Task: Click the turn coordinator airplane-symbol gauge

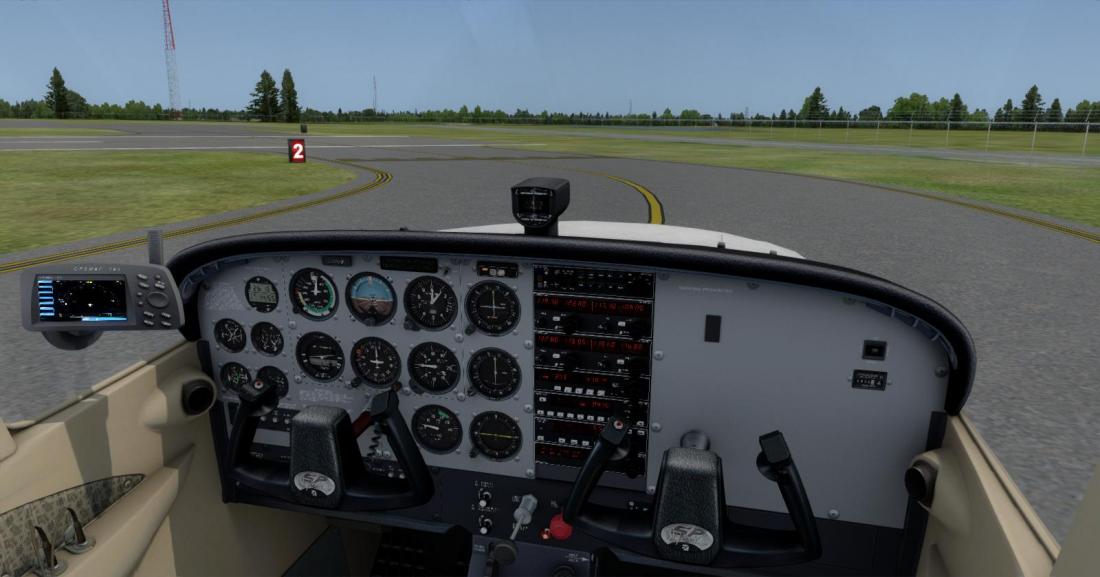Action: click(x=319, y=355)
